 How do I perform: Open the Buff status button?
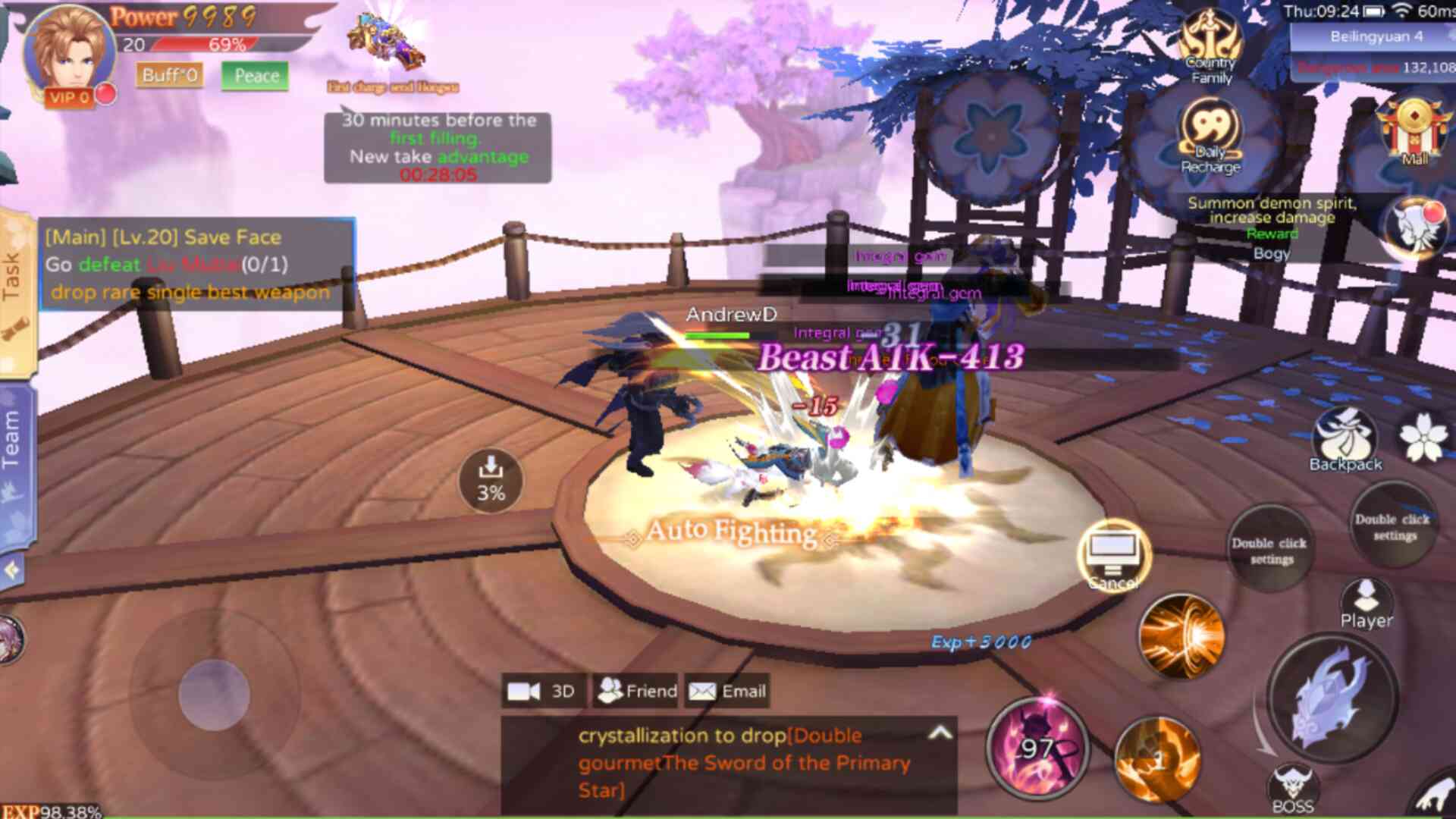pos(169,75)
